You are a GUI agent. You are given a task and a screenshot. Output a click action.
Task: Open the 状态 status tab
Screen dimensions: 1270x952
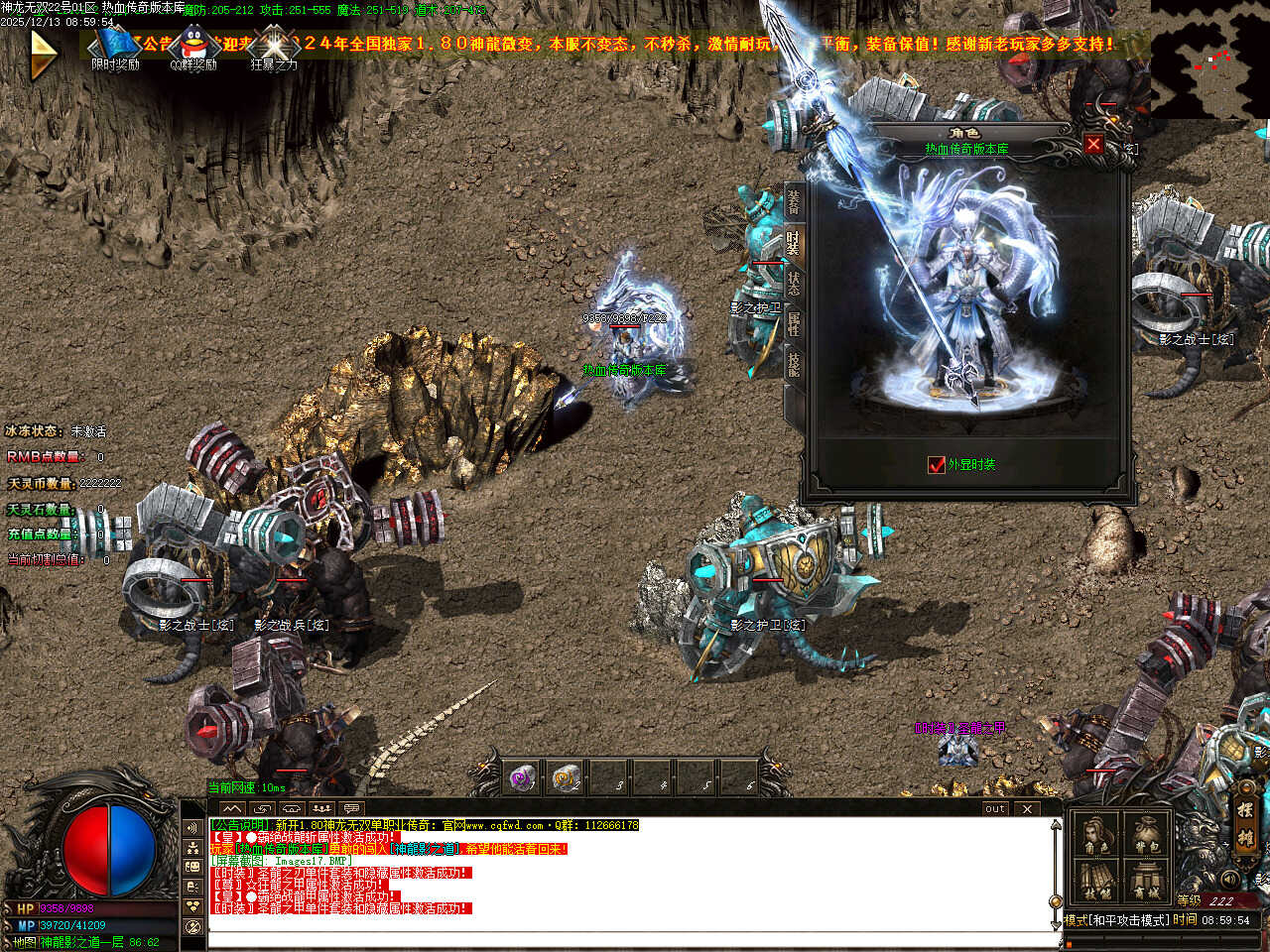click(793, 283)
